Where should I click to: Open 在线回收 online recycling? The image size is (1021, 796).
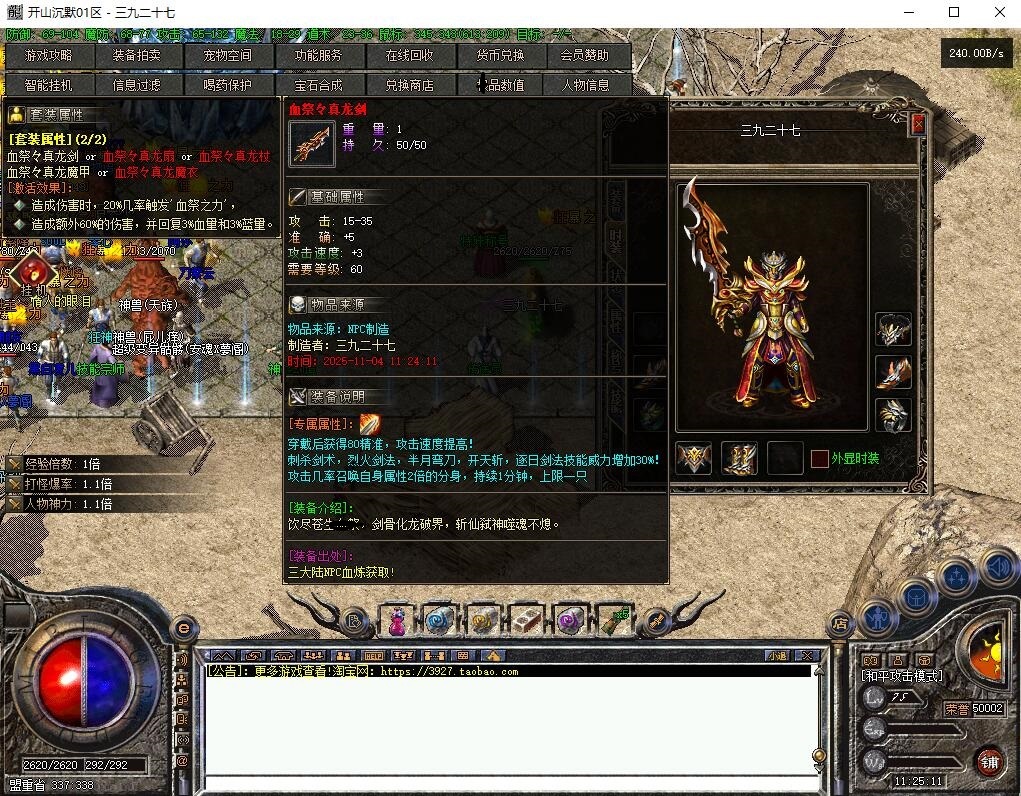[x=409, y=56]
